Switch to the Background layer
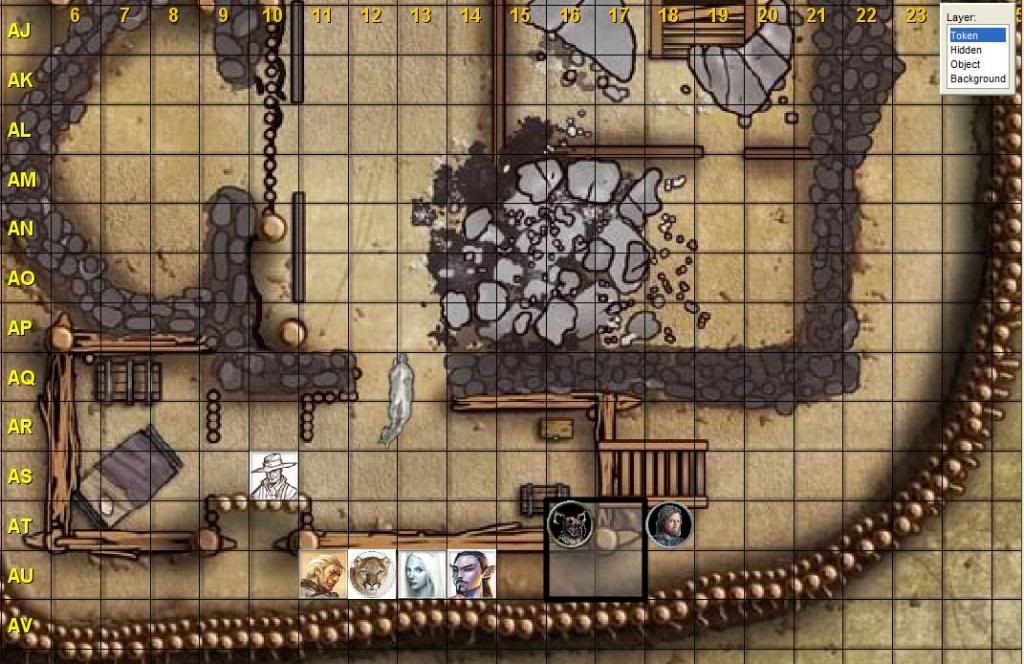 [977, 78]
